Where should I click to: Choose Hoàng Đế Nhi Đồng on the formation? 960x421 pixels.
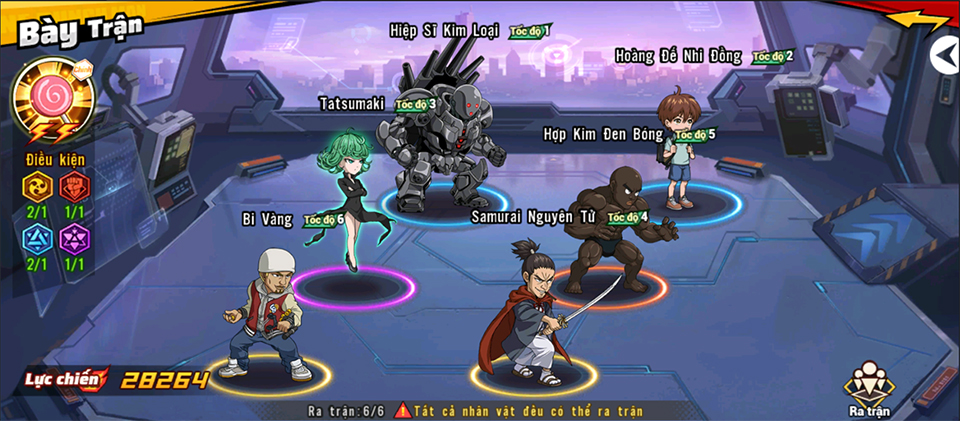pos(682,152)
